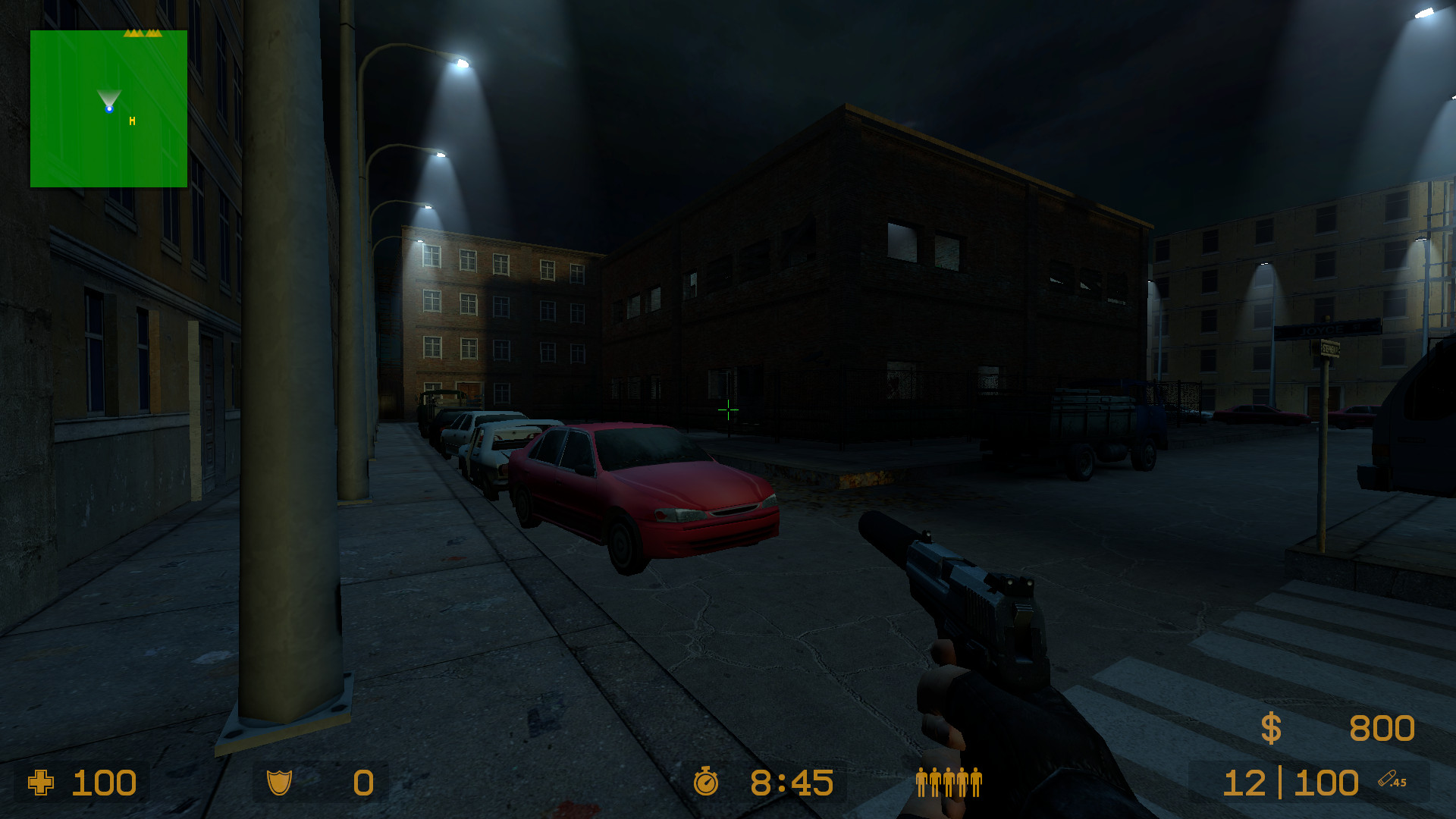Screen dimensions: 1456x819
Task: Click the green radar minimap
Action: (x=108, y=108)
